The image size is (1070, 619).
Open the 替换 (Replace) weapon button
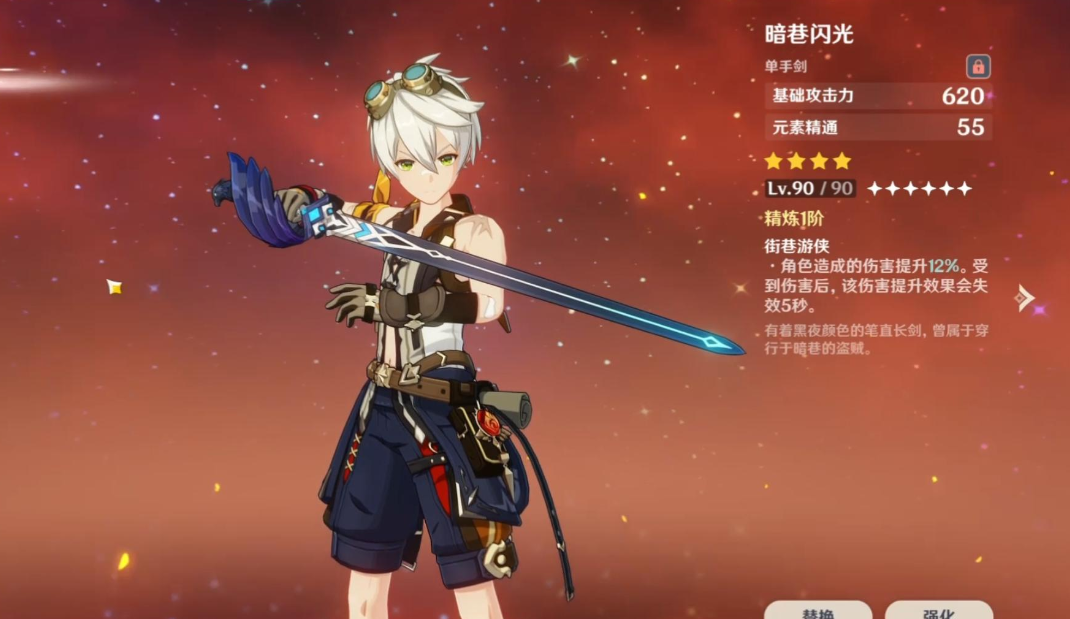tap(818, 610)
